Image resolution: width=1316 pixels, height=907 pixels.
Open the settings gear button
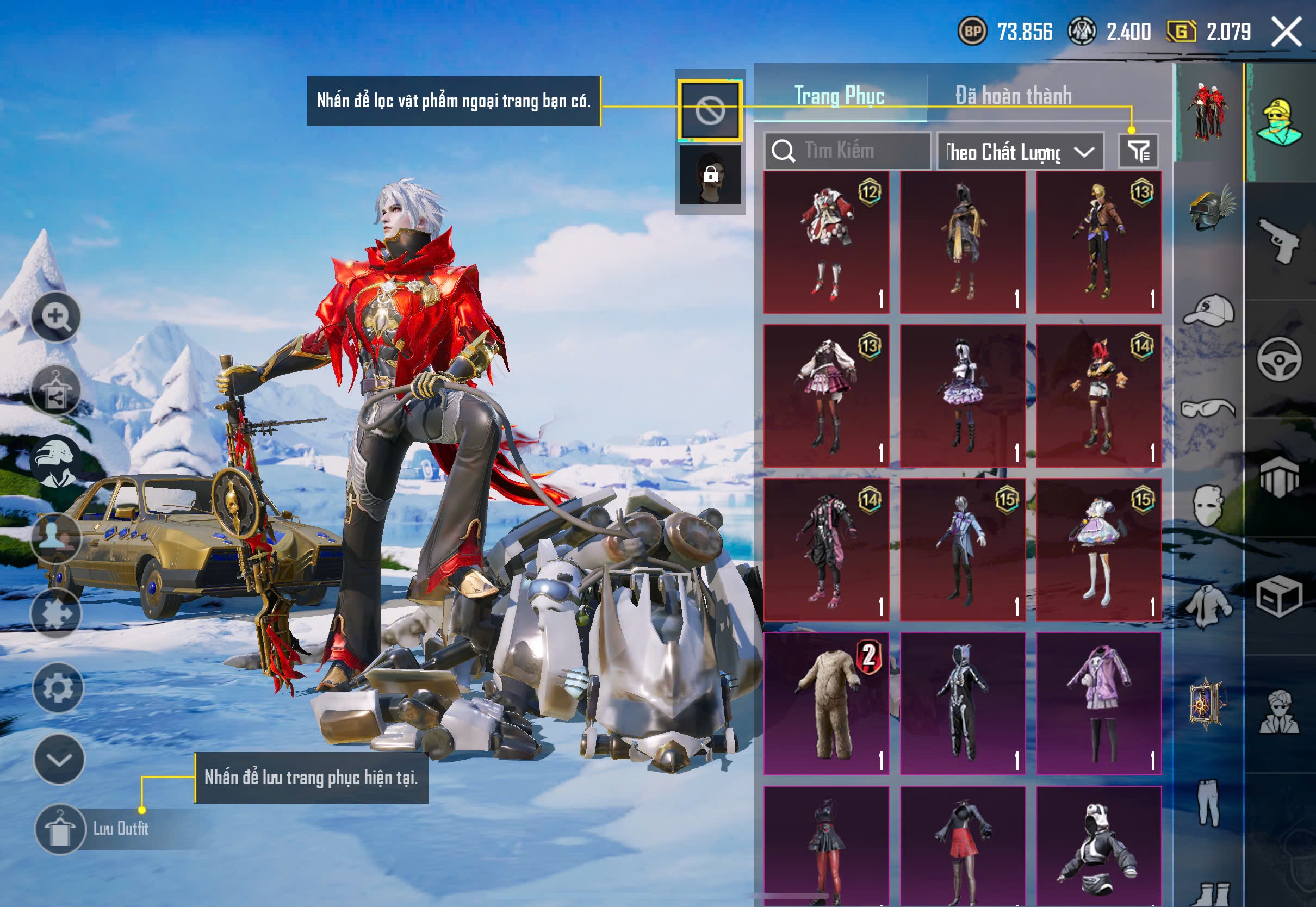[x=58, y=688]
